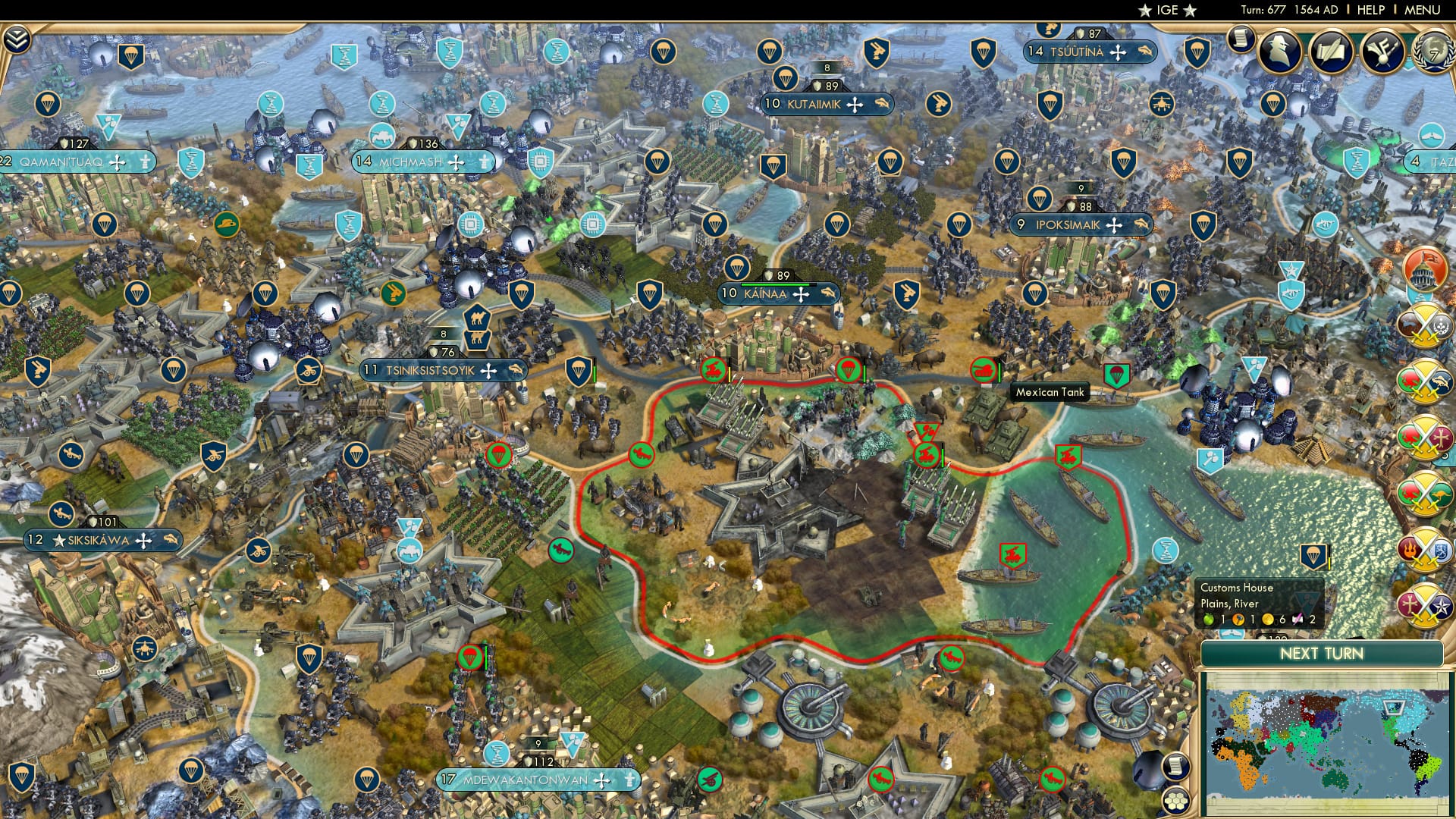
Task: Open the Social Policies scroll-and-quill icon
Action: [1331, 52]
